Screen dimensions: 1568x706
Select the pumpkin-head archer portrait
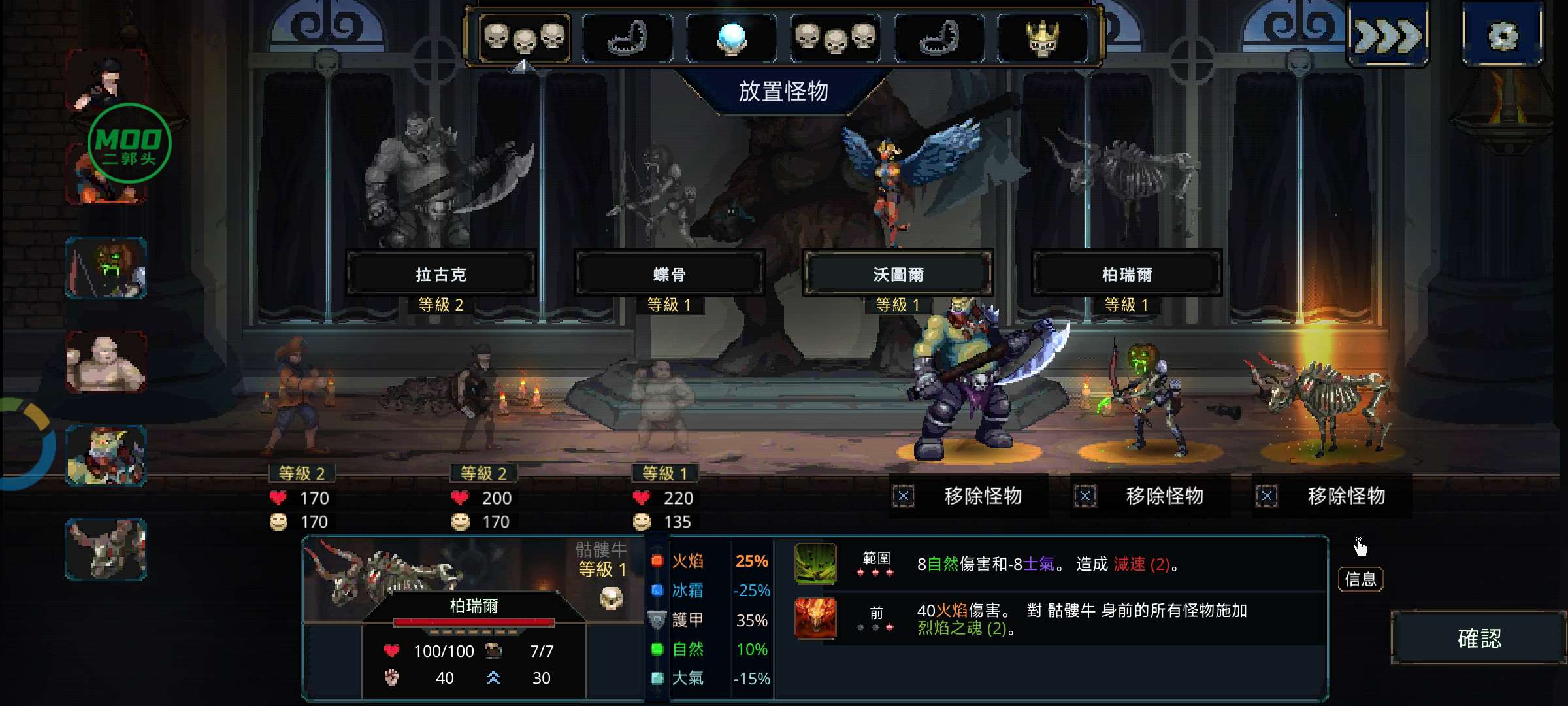tap(106, 268)
